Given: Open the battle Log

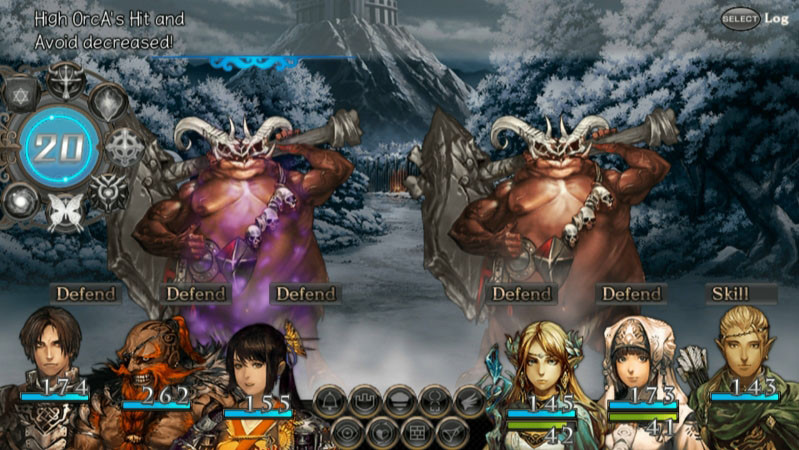Looking at the screenshot, I should point(777,18).
